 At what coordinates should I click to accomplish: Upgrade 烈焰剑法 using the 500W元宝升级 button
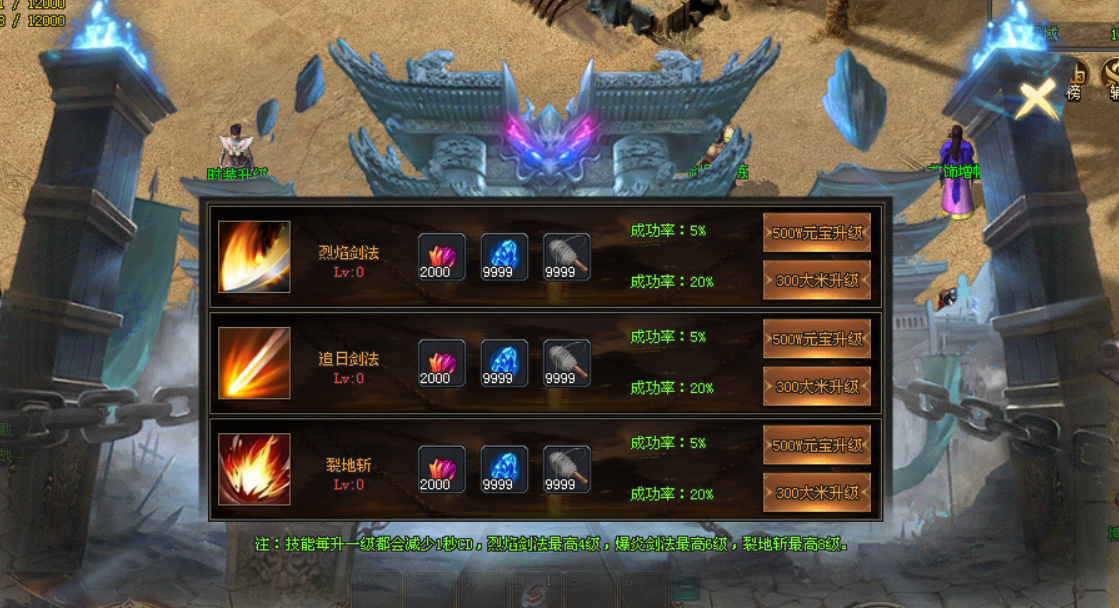coord(816,232)
